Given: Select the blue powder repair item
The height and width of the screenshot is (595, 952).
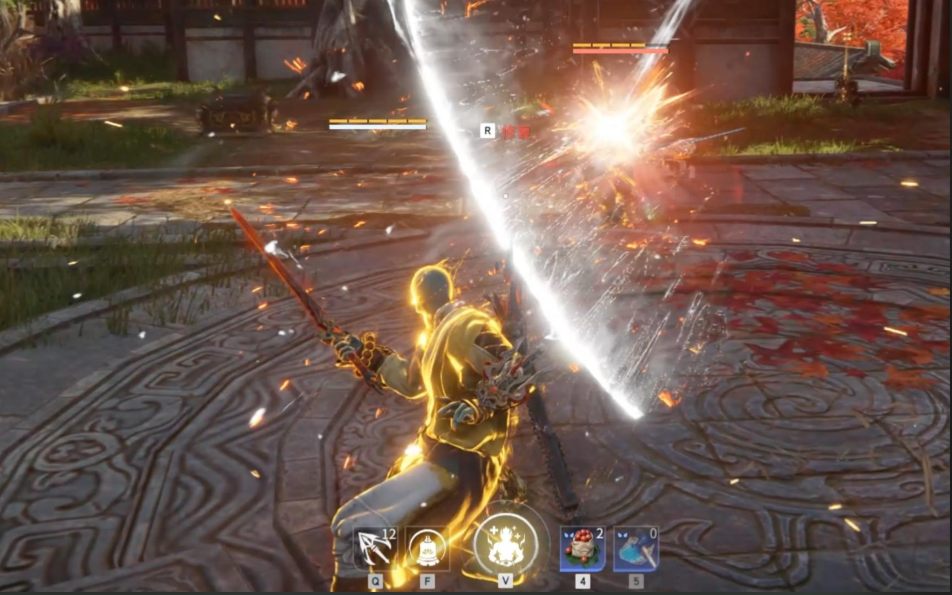Looking at the screenshot, I should click(x=635, y=548).
